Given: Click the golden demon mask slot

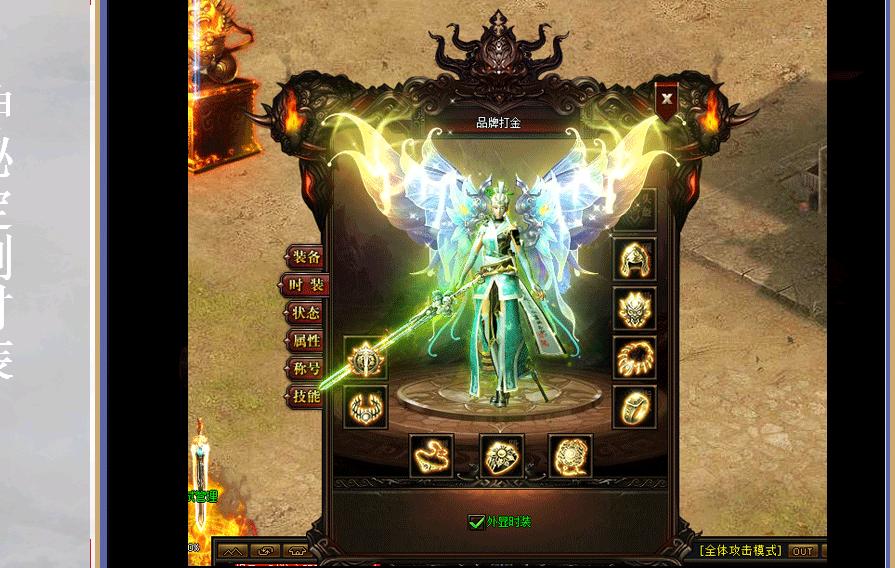Looking at the screenshot, I should 635,309.
